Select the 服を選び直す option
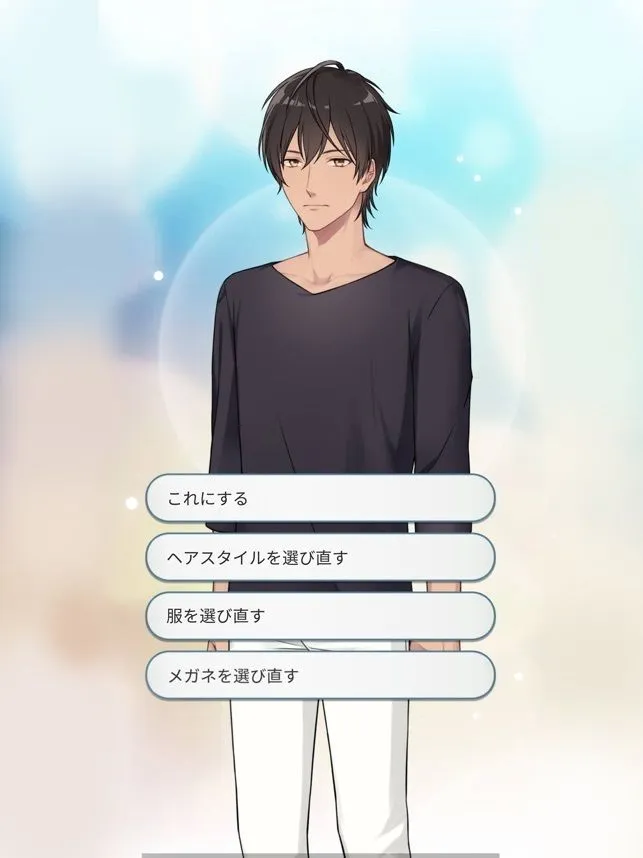Viewport: 643px width, 858px height. [x=320, y=616]
